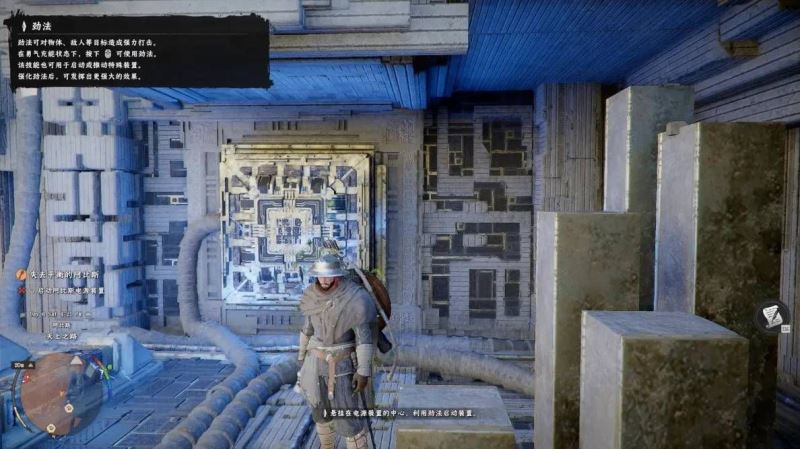Screen dimensions: 800x449
Task: Click the 劲法 tutorial tip panel
Action: pyautogui.click(x=137, y=50)
